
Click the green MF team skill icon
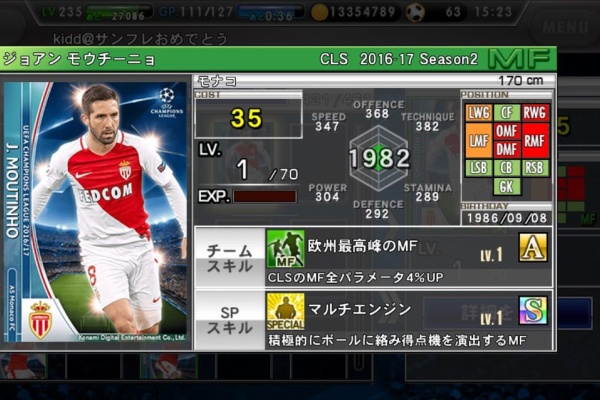(x=285, y=248)
